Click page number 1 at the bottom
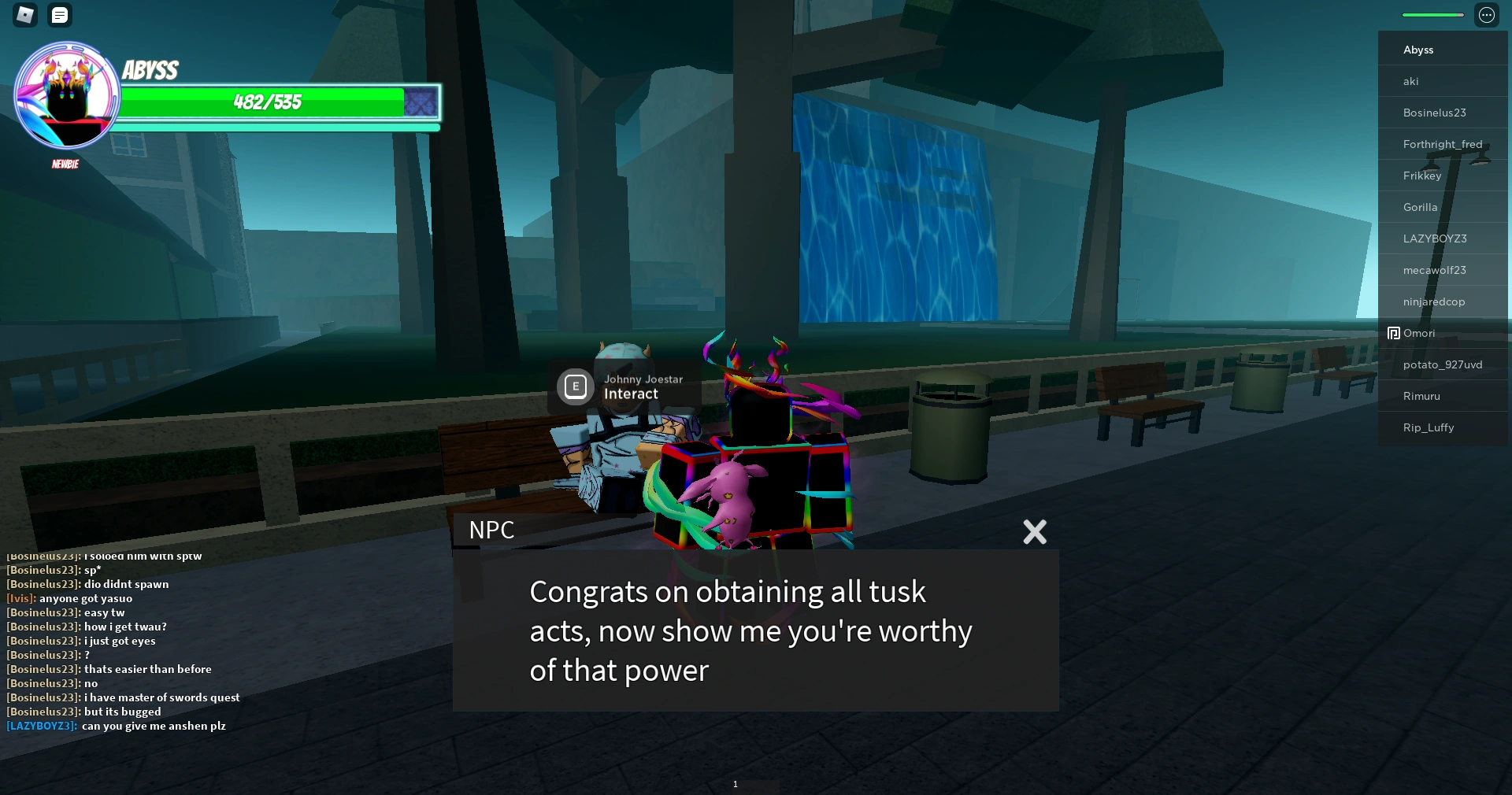Screen dimensions: 1512x795 [x=736, y=784]
